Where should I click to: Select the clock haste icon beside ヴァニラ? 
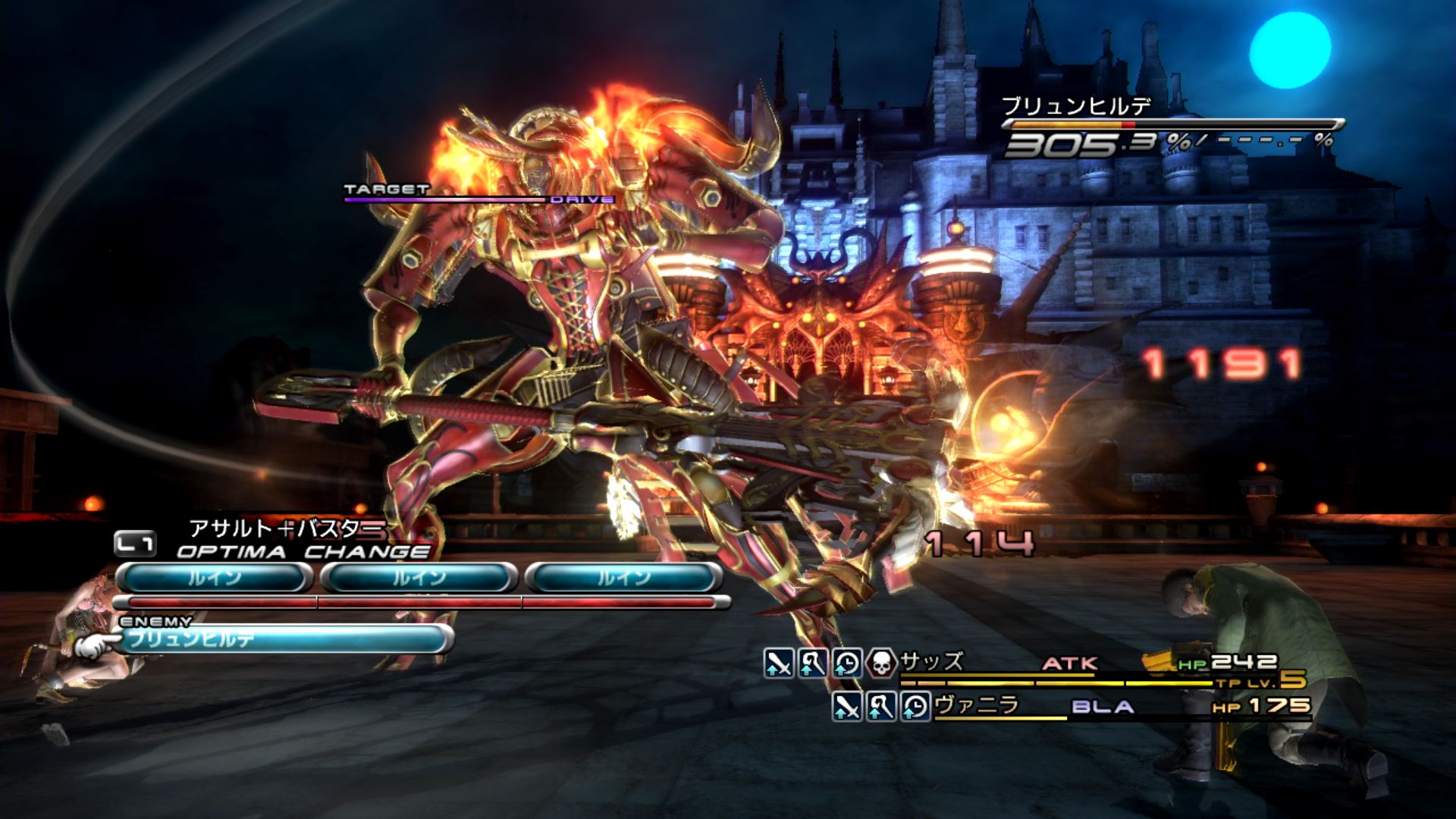pyautogui.click(x=915, y=707)
